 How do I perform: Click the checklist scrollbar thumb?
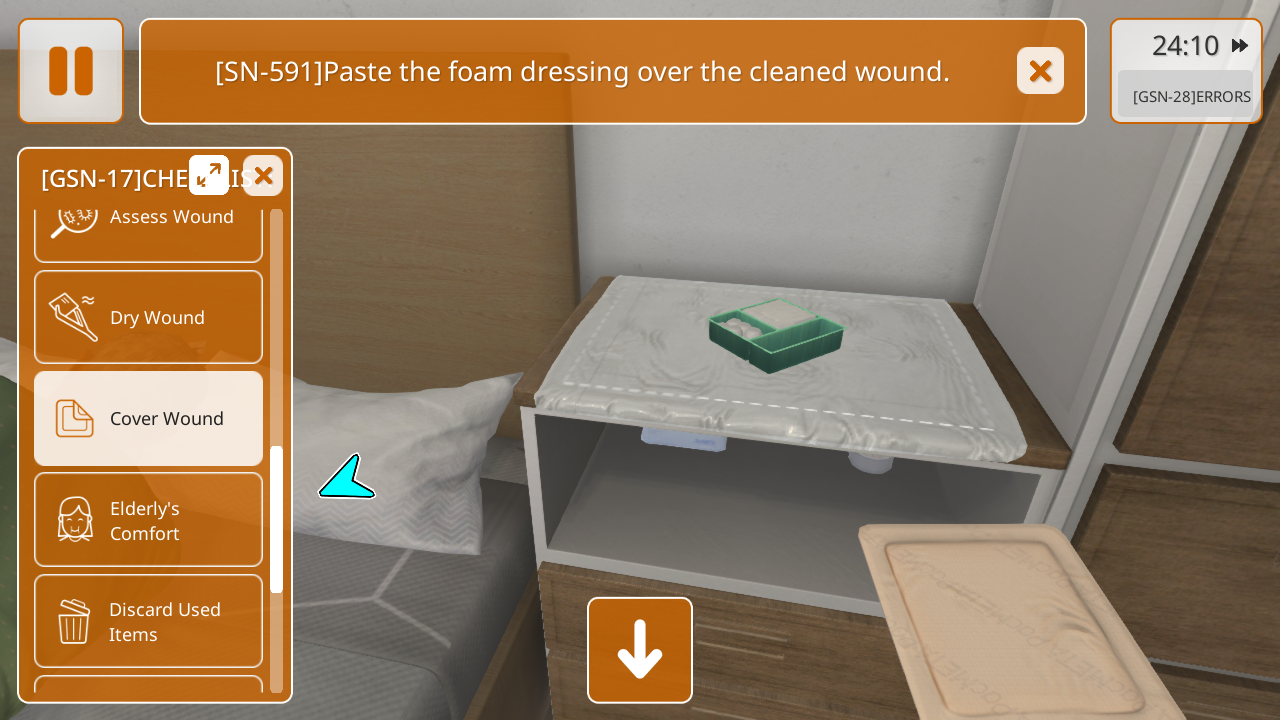pyautogui.click(x=277, y=518)
